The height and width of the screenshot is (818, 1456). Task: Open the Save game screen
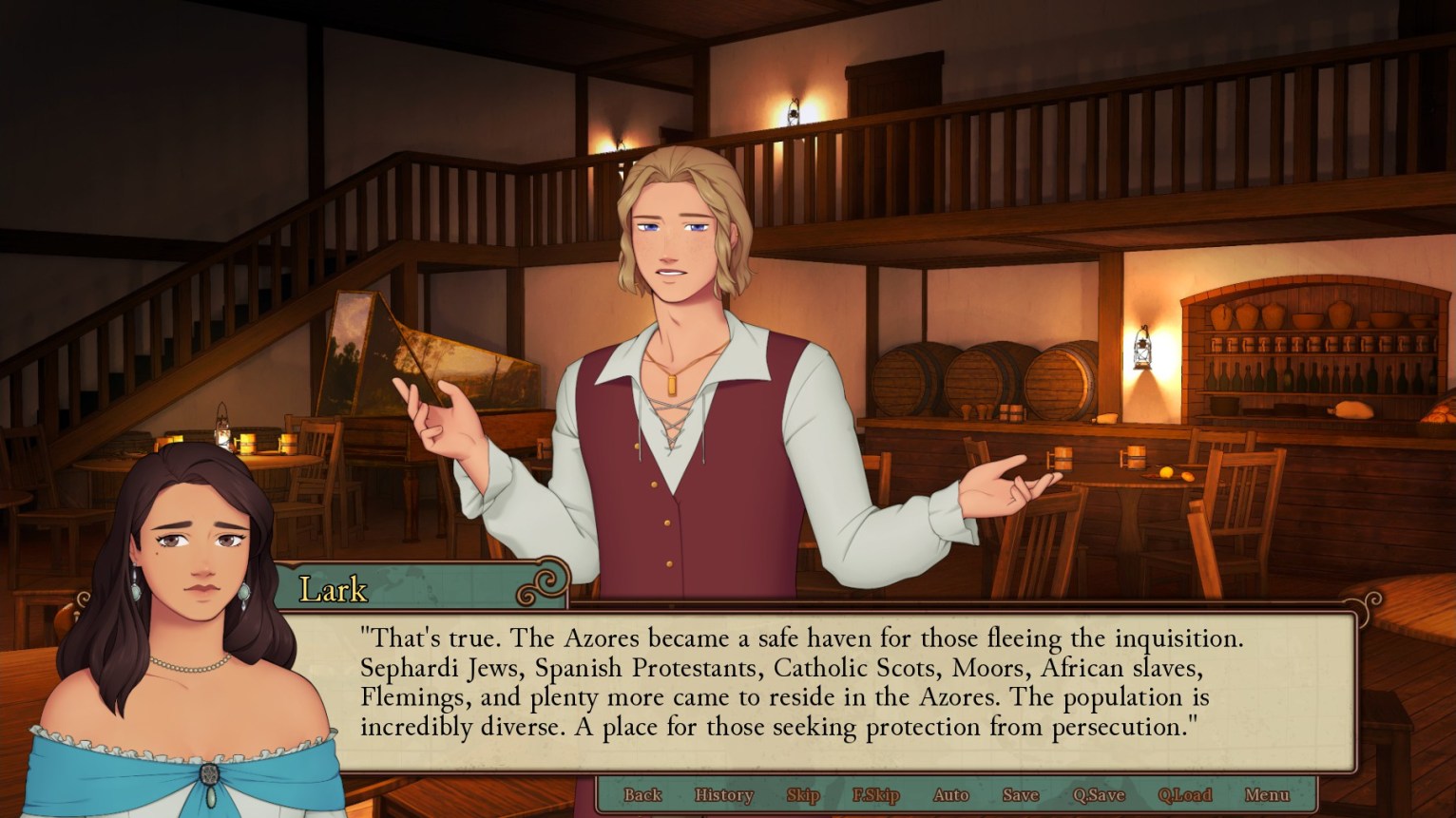click(x=1019, y=795)
